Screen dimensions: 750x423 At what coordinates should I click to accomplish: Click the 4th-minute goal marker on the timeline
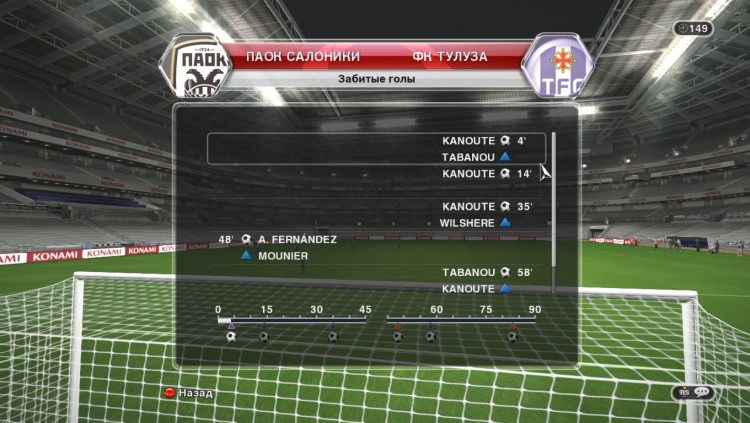231,336
